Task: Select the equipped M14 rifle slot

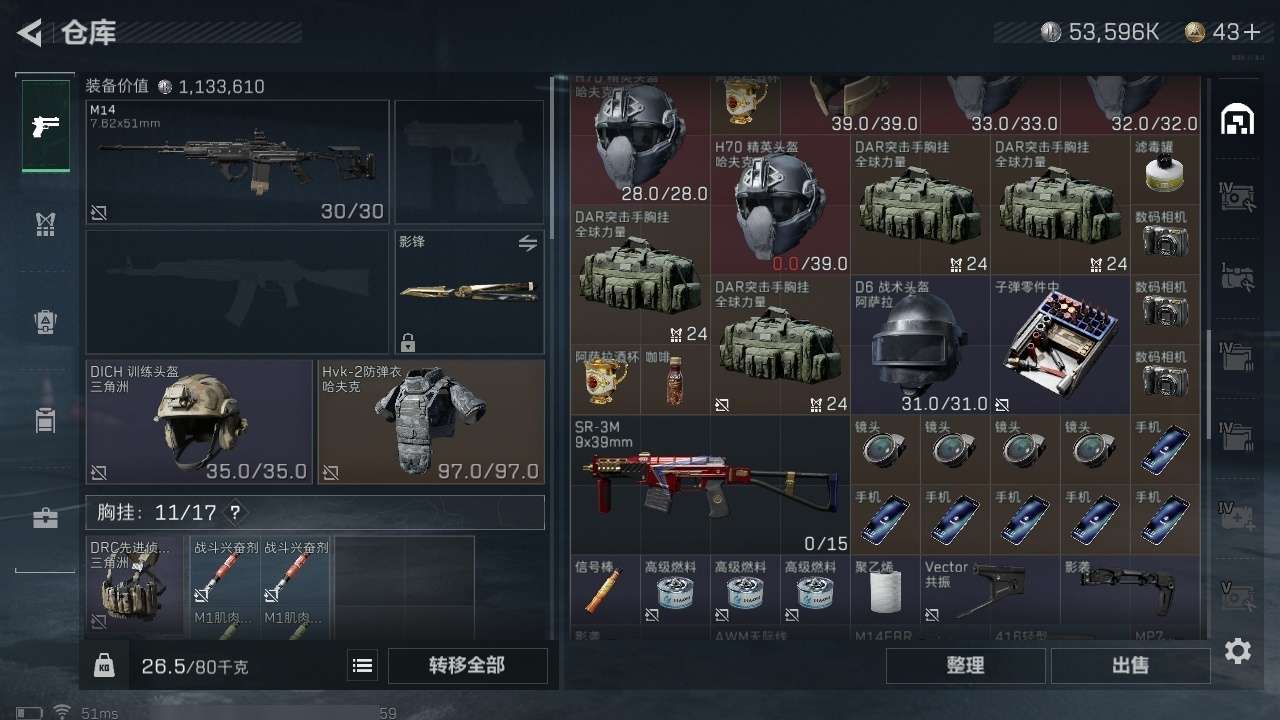Action: (x=237, y=161)
